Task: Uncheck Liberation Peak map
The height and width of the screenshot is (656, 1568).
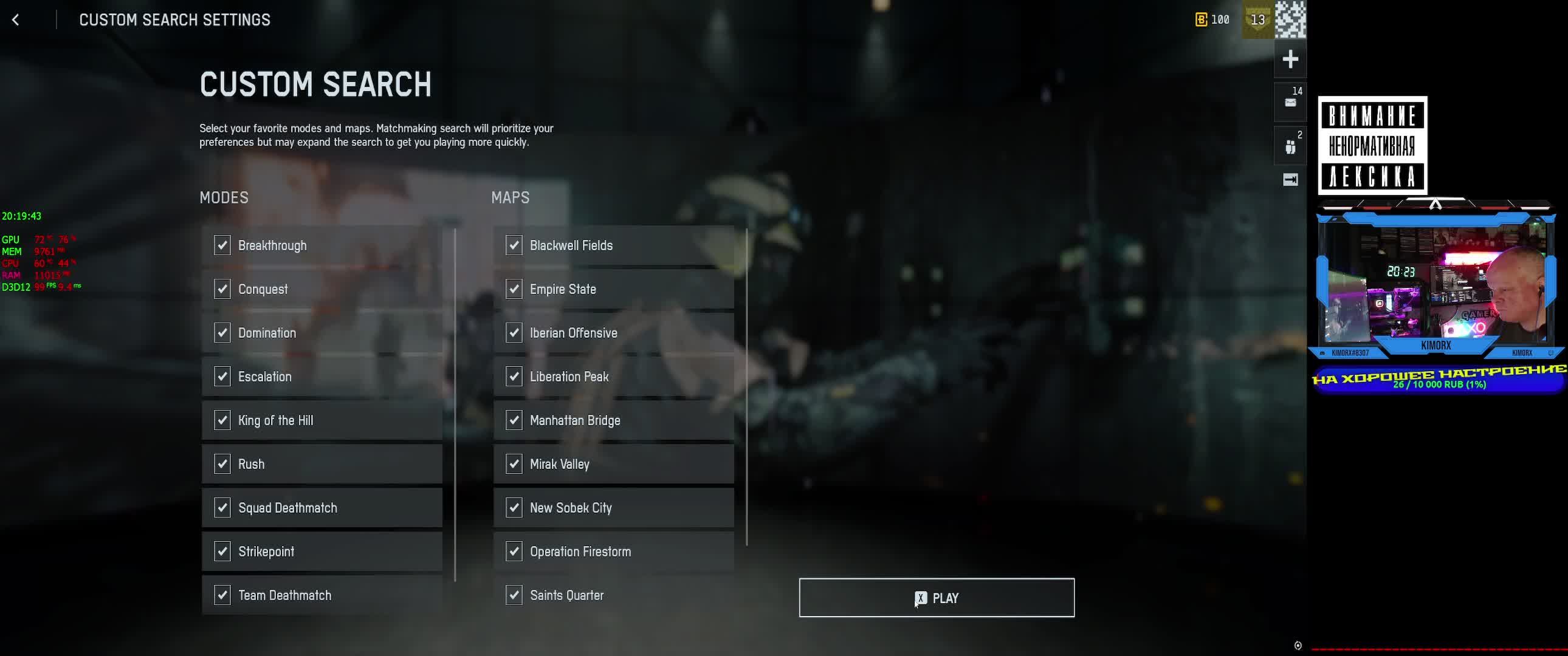Action: pyautogui.click(x=514, y=377)
